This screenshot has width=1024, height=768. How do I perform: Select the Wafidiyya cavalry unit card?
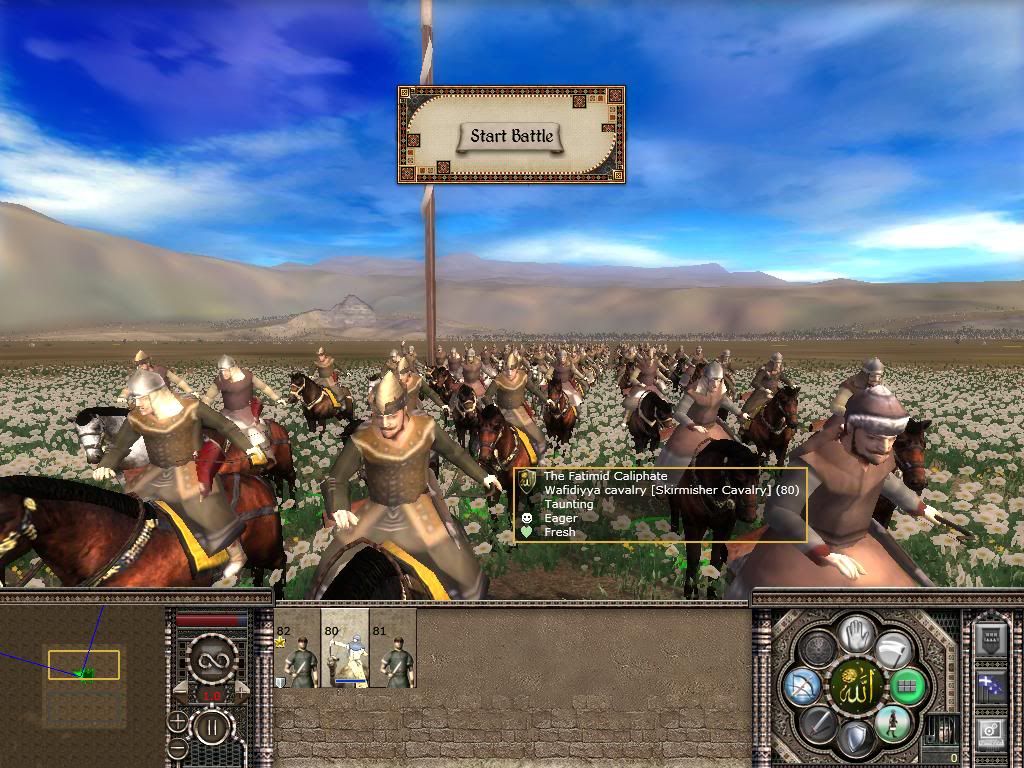tap(344, 648)
